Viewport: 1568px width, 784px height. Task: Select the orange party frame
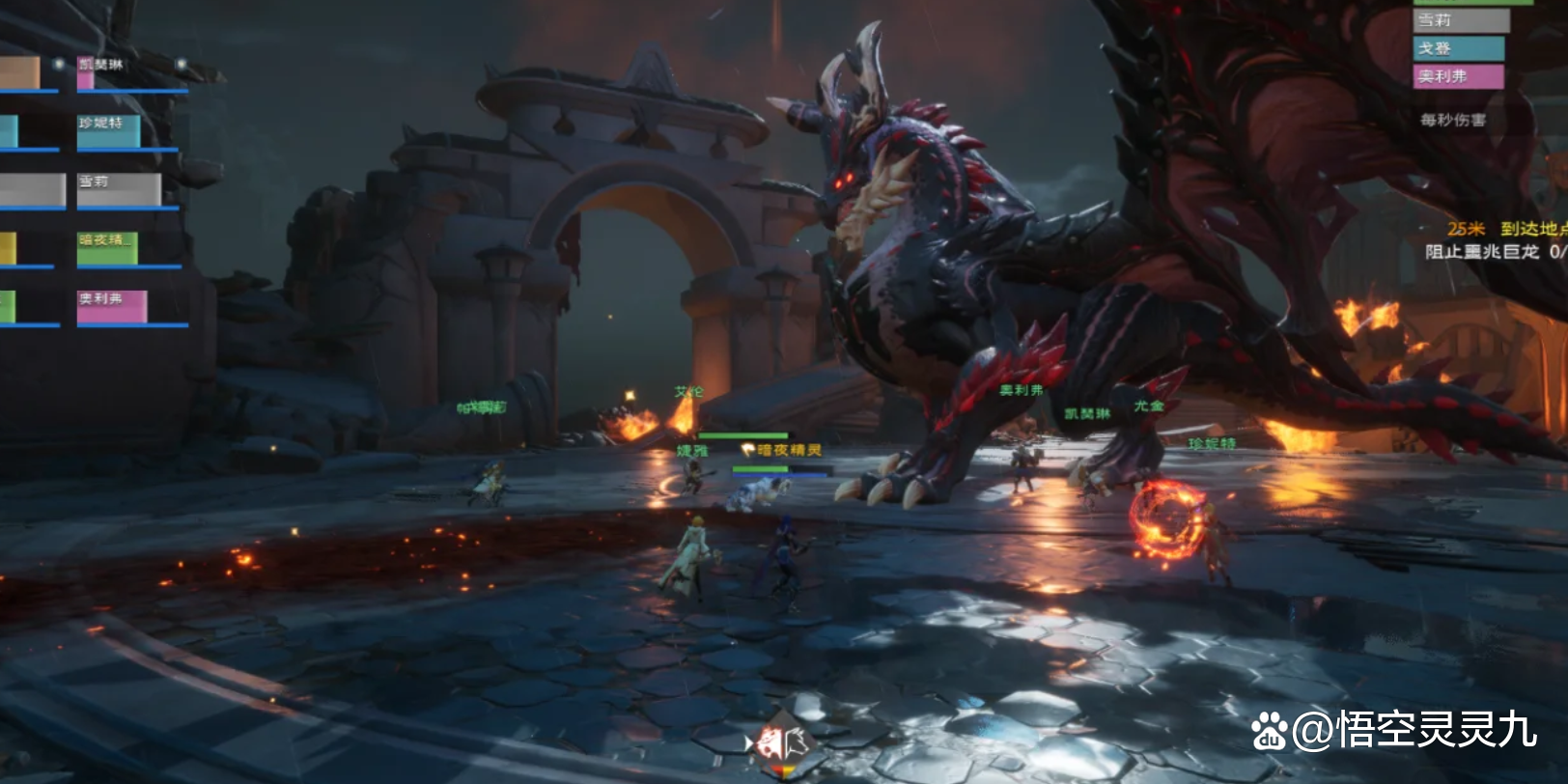click(x=19, y=73)
